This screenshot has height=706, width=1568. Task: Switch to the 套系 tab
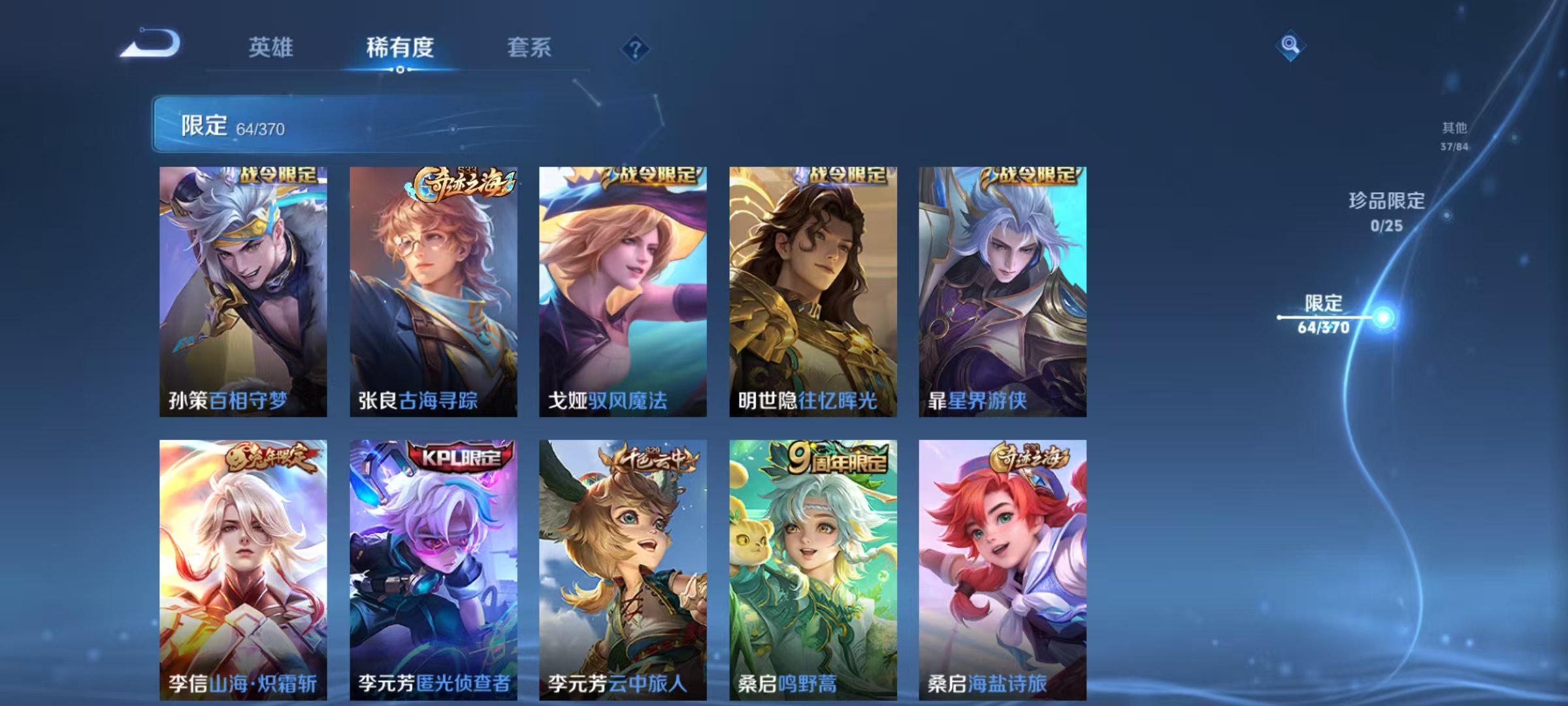[529, 47]
